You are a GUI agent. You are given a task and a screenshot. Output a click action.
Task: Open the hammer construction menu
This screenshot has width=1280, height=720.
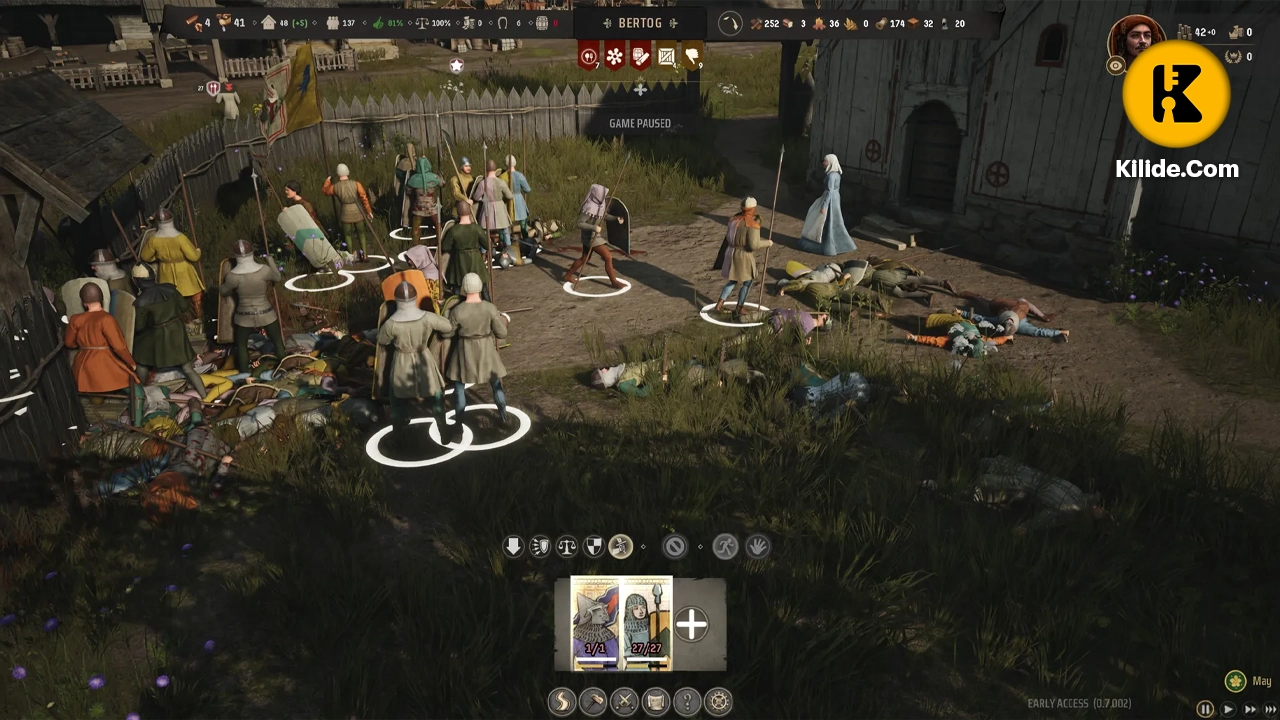pos(593,701)
